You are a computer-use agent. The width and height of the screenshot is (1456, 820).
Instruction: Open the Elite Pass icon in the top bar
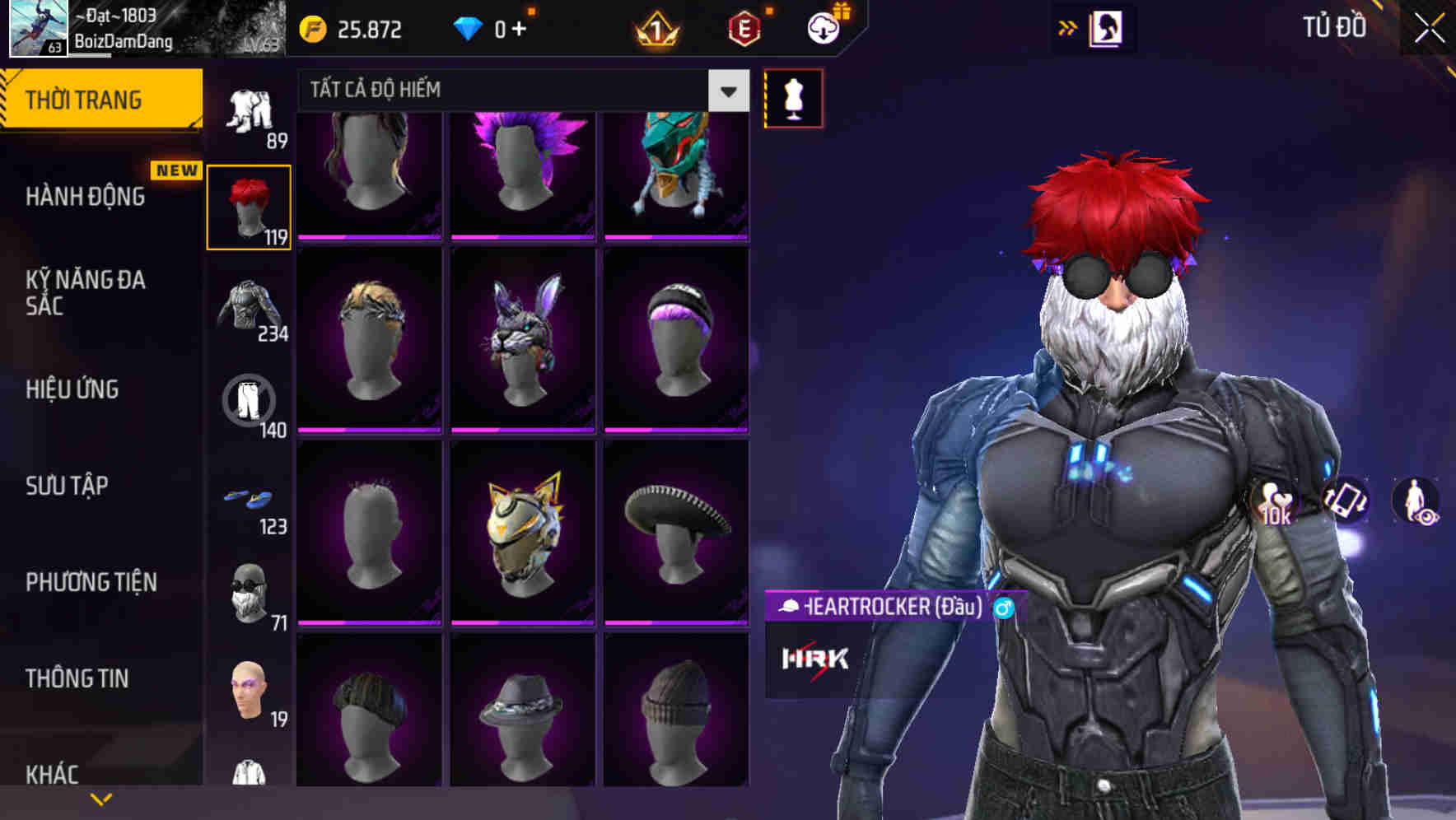tap(744, 27)
